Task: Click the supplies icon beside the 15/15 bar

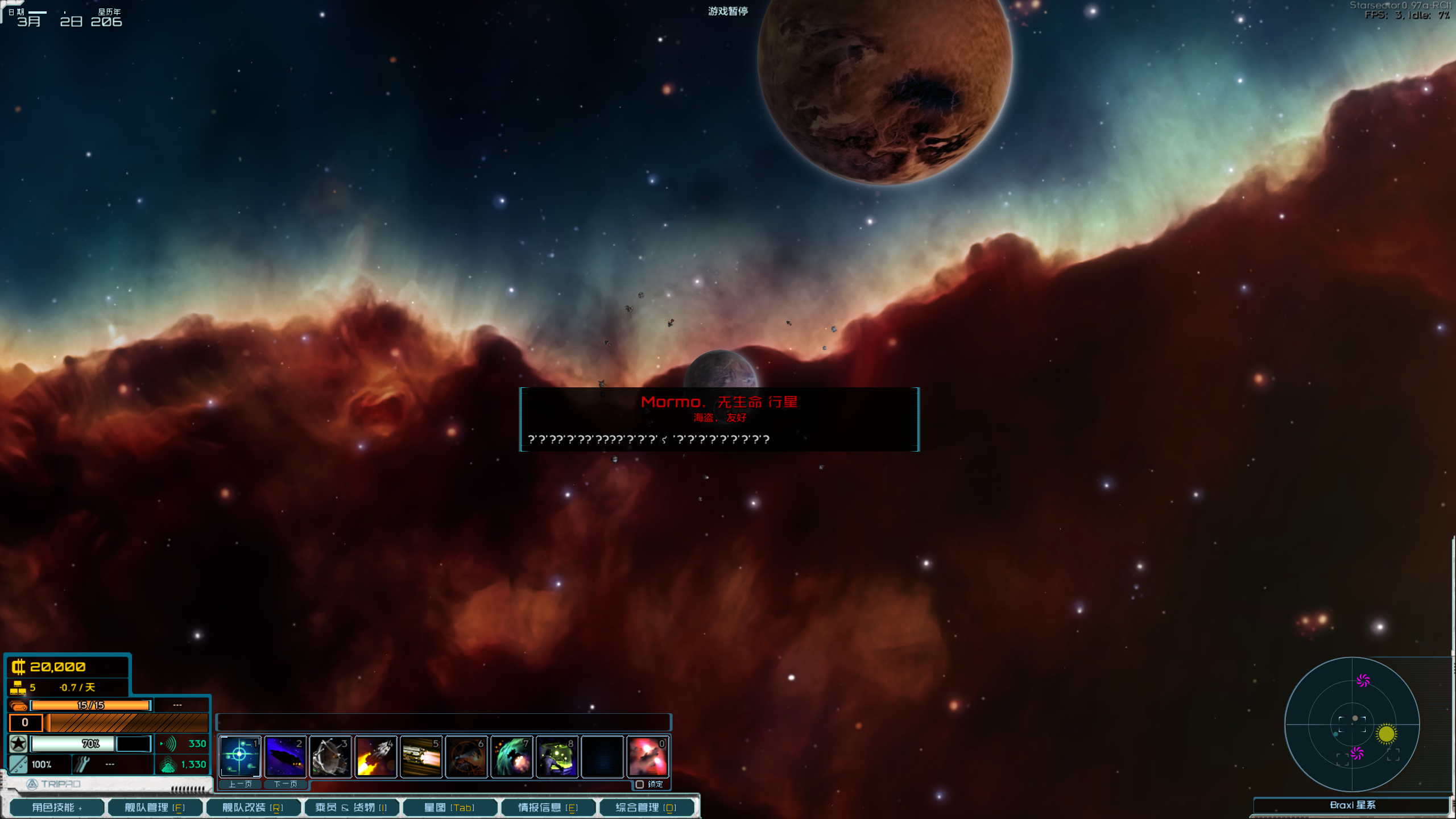Action: pyautogui.click(x=19, y=705)
